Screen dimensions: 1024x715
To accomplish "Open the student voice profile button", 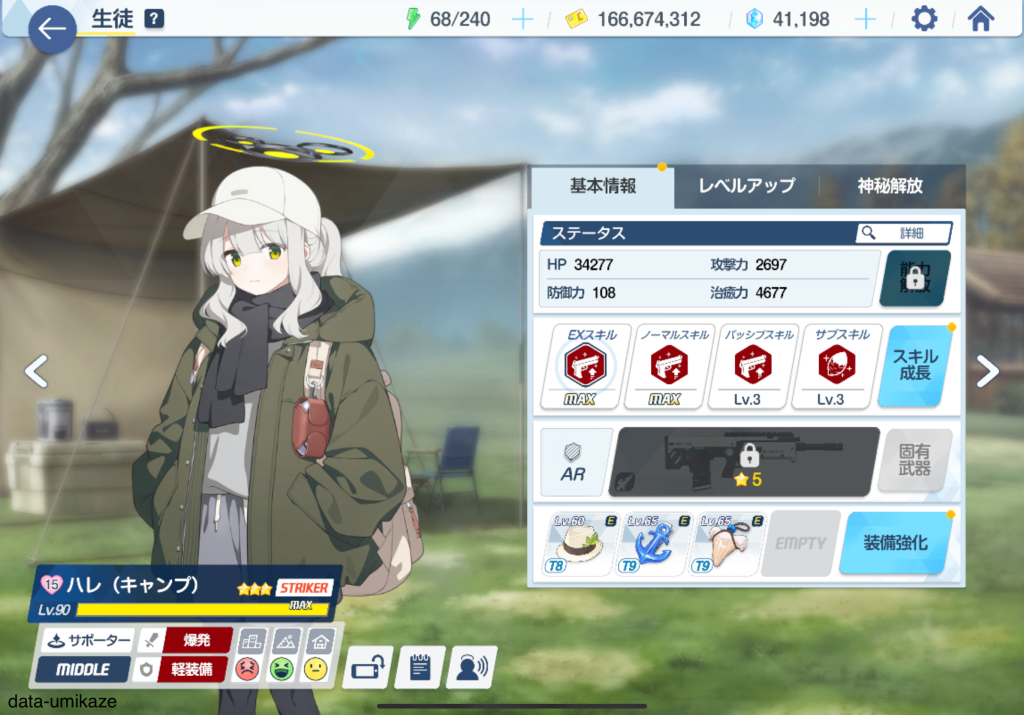I will click(473, 668).
